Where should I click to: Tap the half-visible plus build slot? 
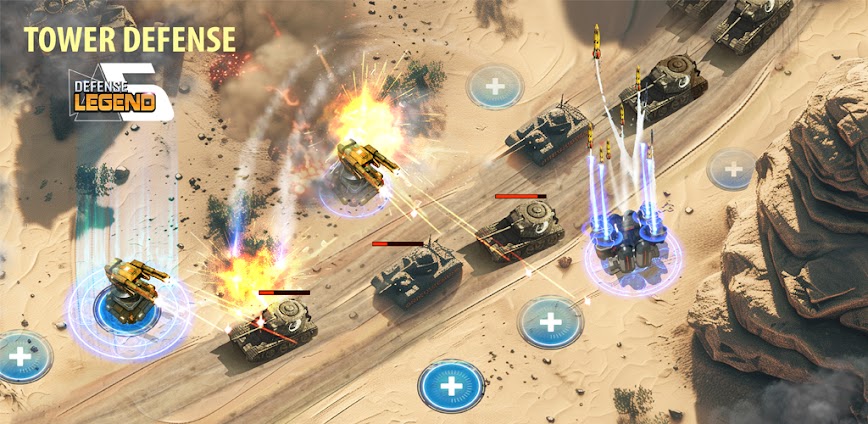[x=20, y=356]
